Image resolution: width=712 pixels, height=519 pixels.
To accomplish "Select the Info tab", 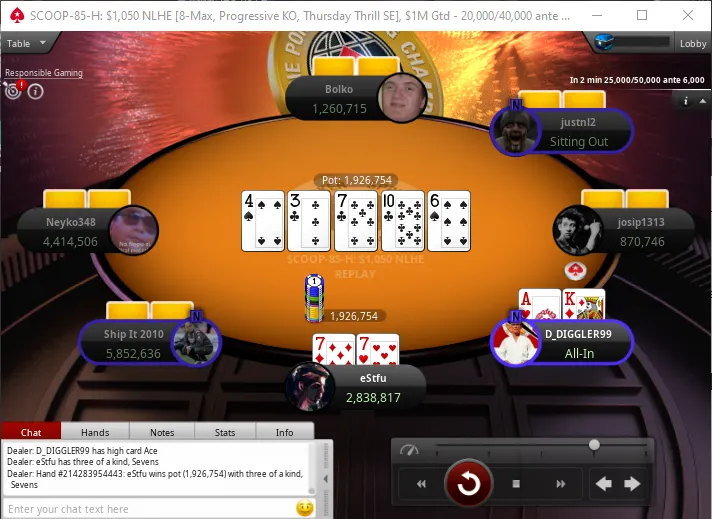I will click(284, 432).
